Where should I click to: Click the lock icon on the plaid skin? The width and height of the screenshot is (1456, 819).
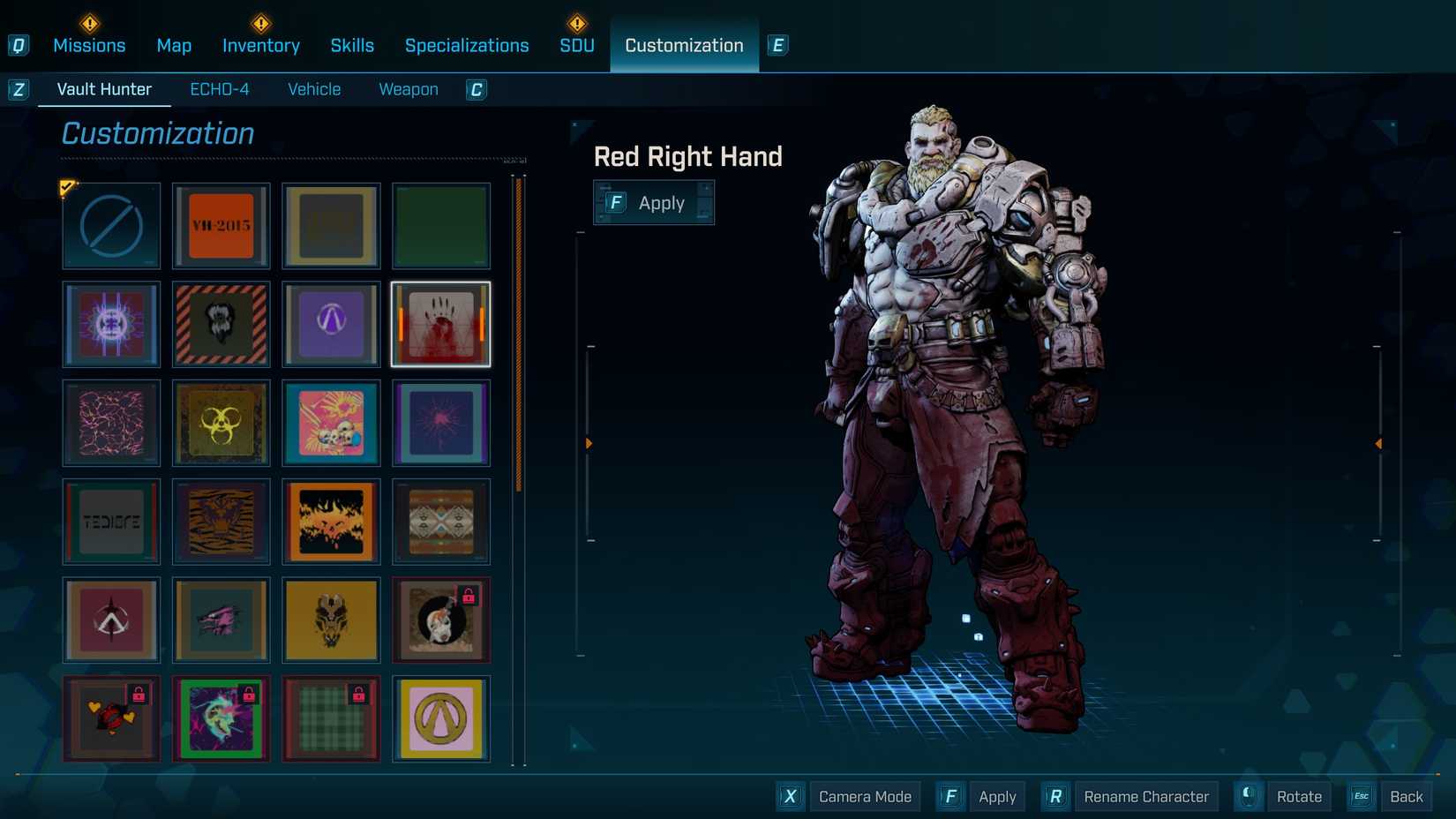coord(360,695)
